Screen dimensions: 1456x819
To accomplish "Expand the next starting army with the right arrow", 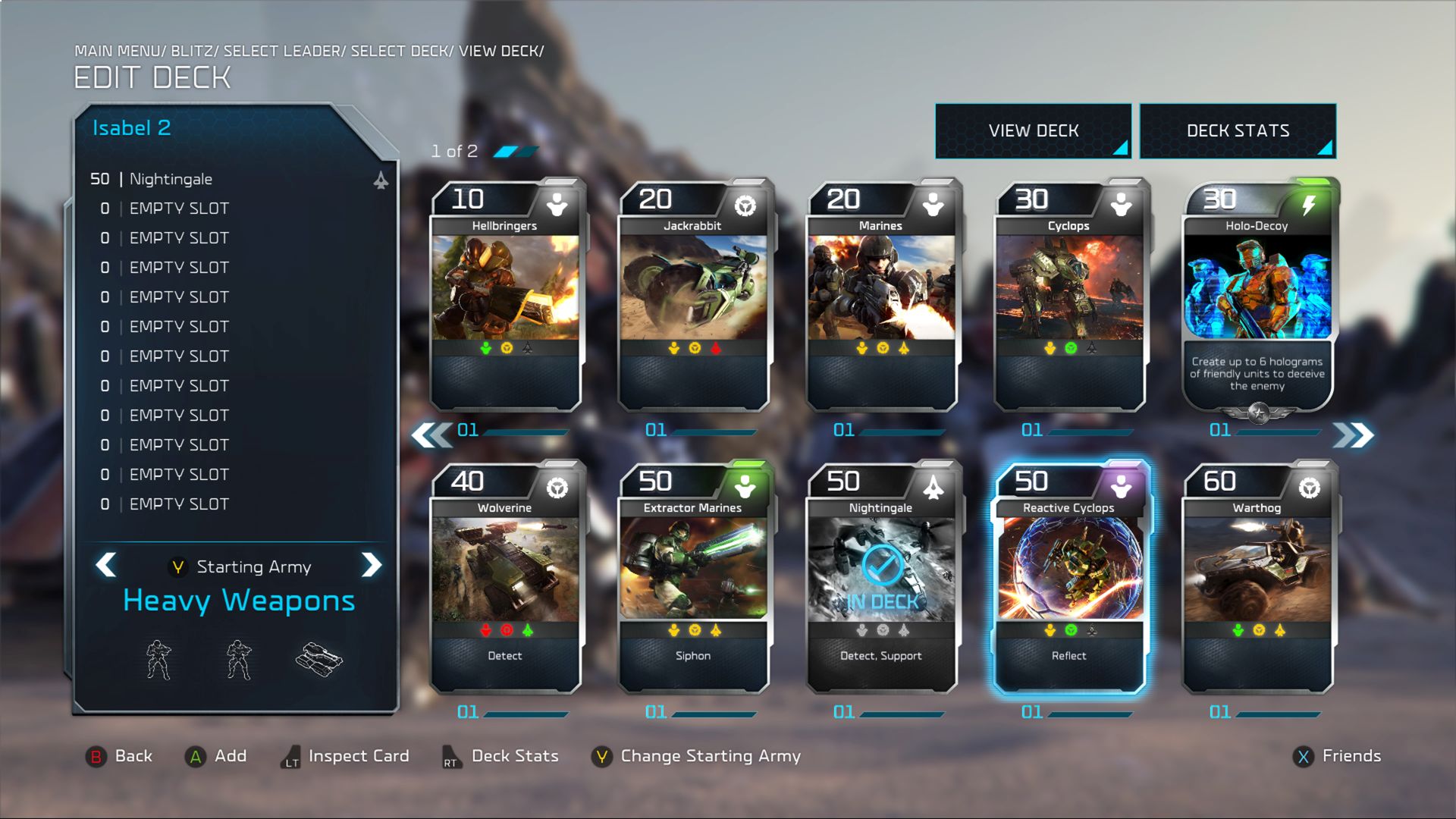I will [372, 566].
